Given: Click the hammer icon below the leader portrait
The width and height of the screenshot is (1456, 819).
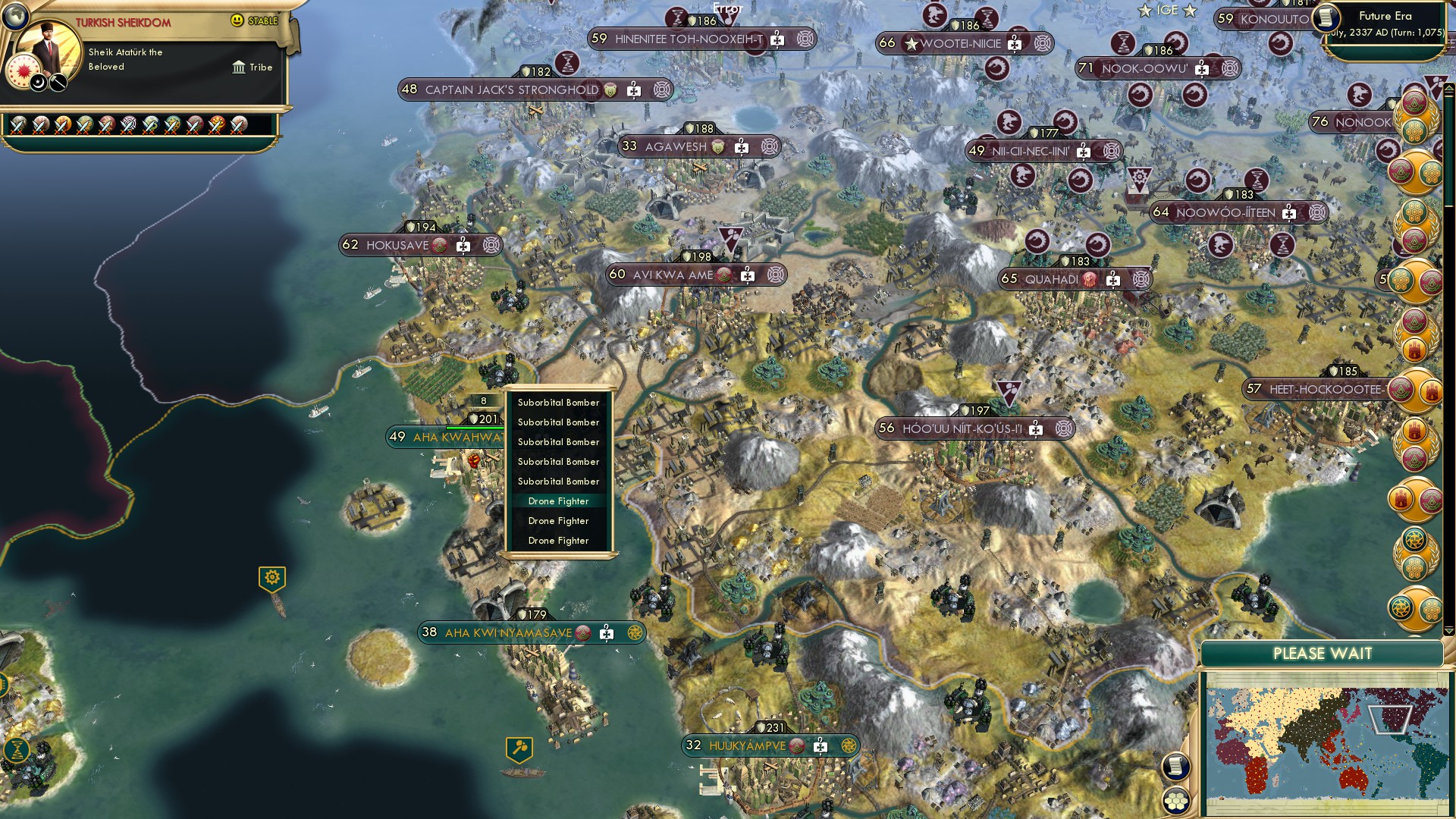Looking at the screenshot, I should pos(58,80).
